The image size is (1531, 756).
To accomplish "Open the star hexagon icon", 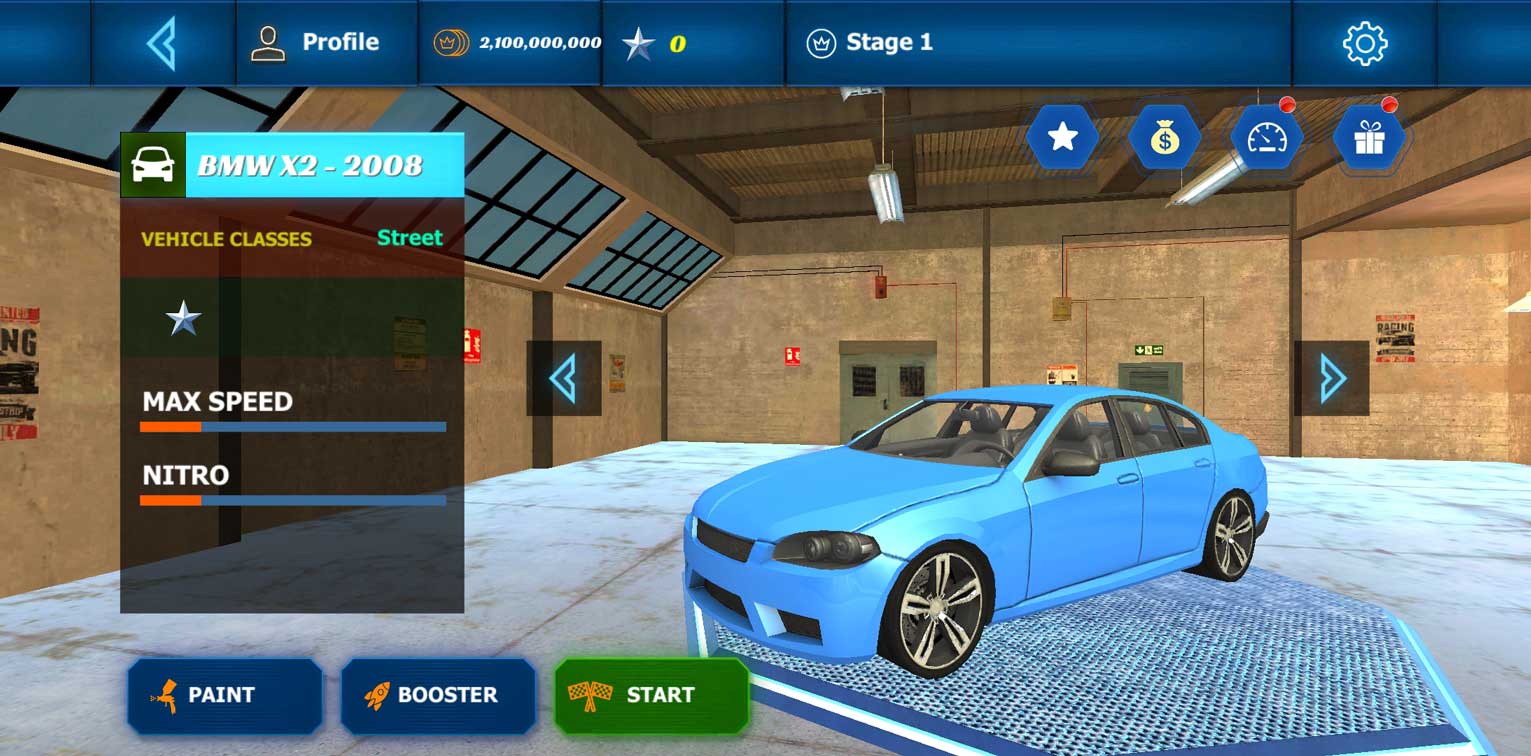I will coord(1062,138).
